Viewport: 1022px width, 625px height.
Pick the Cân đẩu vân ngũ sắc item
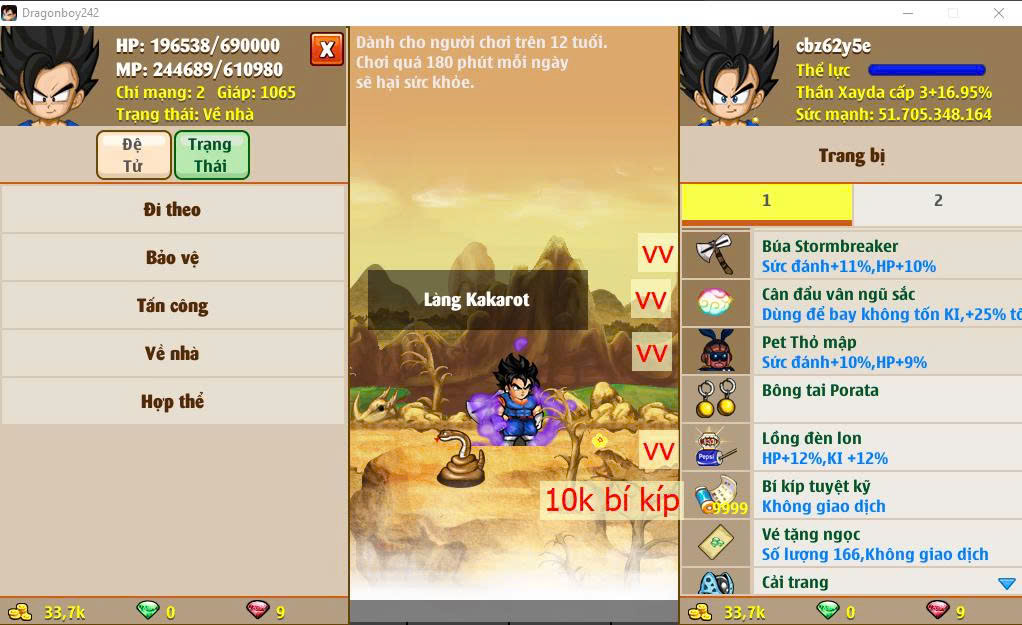click(x=850, y=304)
